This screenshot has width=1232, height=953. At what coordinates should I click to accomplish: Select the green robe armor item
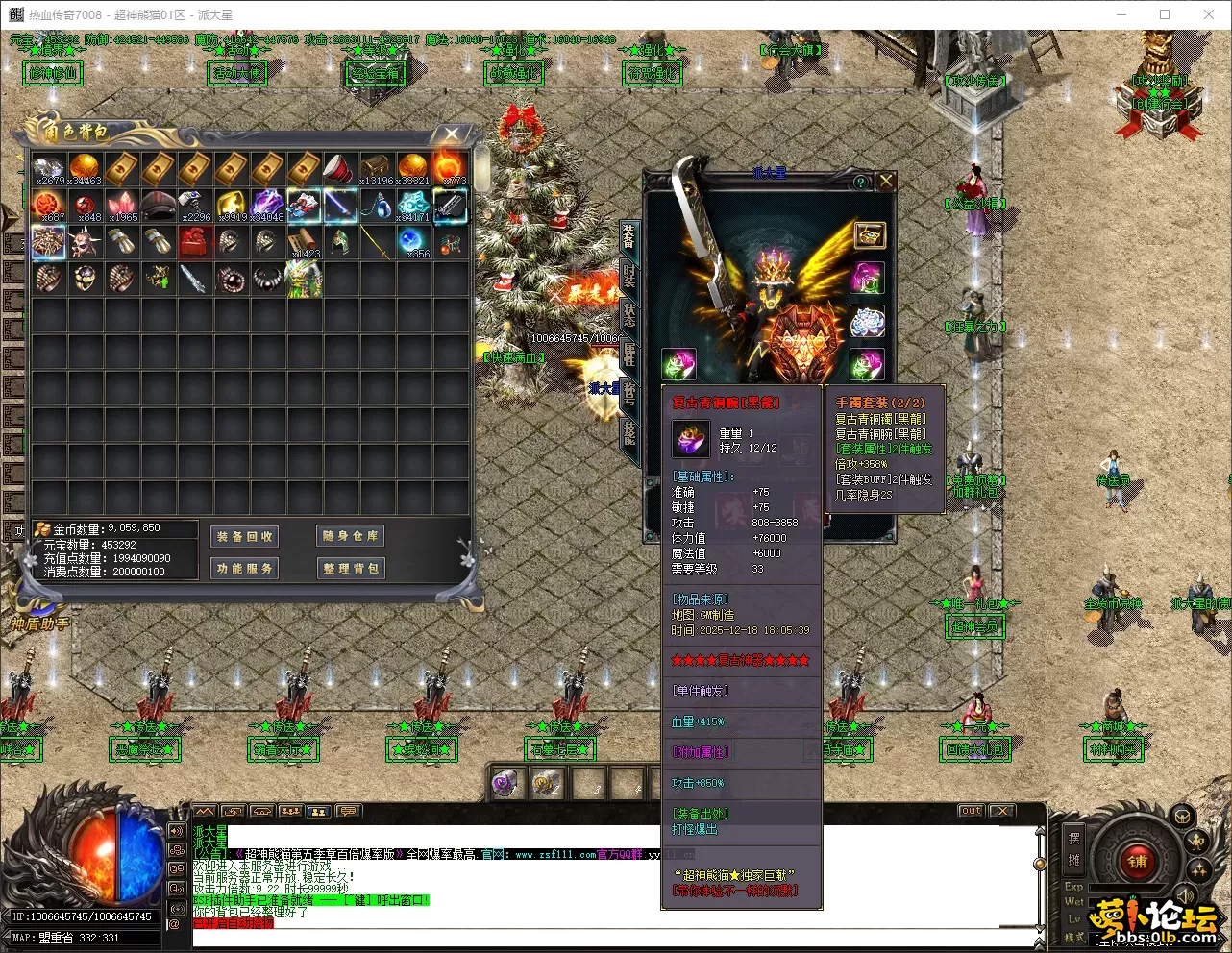click(x=304, y=279)
